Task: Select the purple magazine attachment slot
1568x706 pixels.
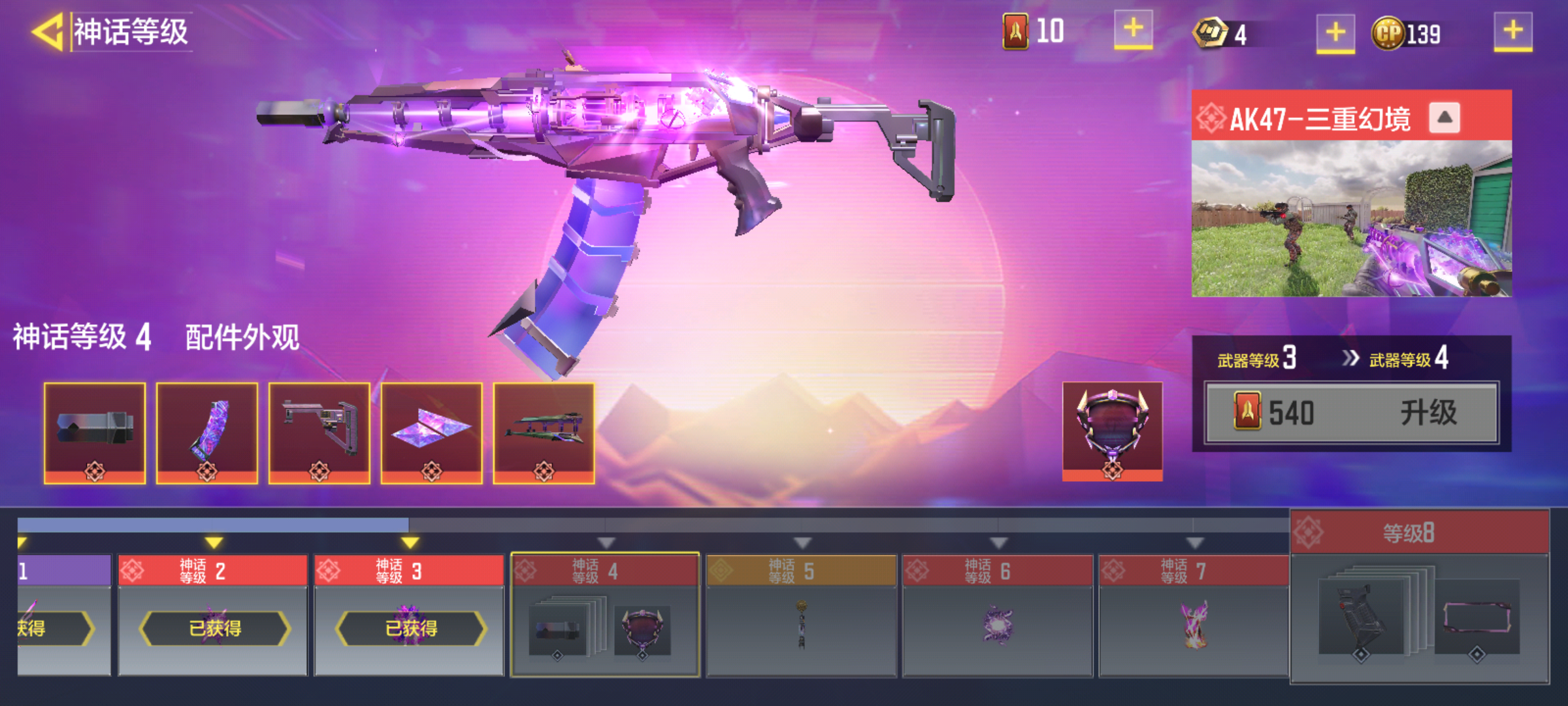Action: pyautogui.click(x=207, y=433)
